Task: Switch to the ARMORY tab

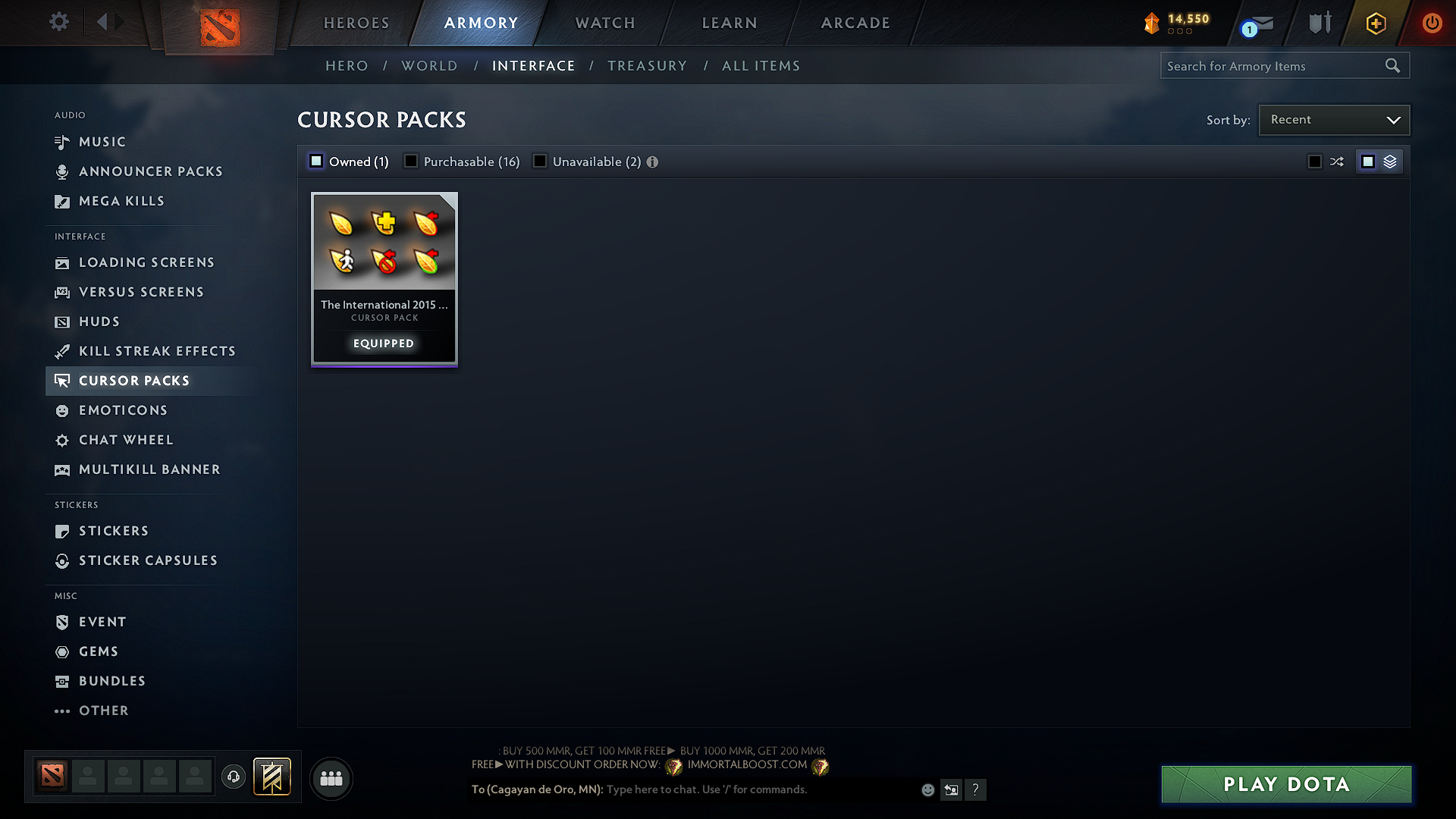Action: click(480, 23)
